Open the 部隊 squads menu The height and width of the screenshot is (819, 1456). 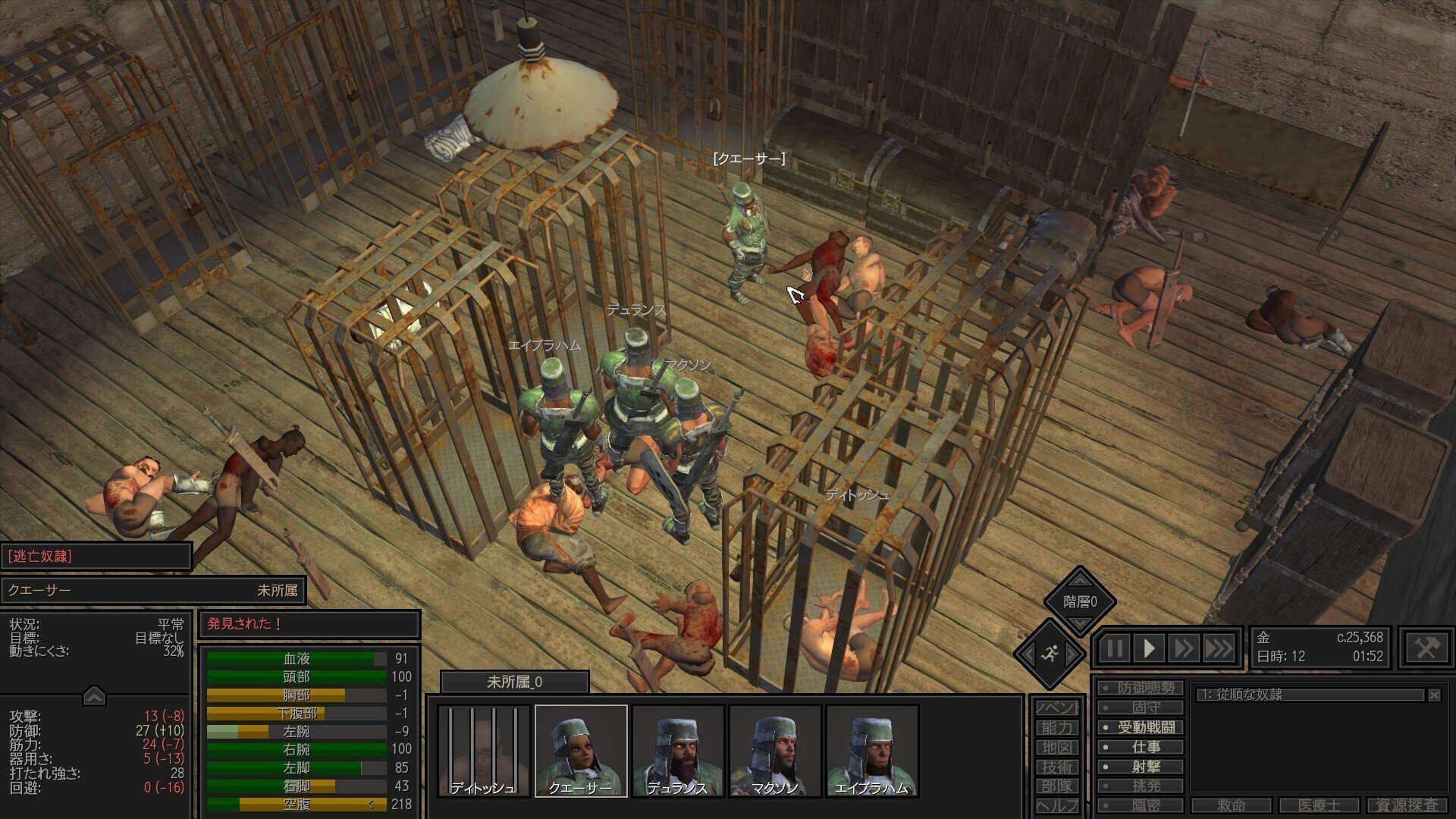(x=1058, y=786)
